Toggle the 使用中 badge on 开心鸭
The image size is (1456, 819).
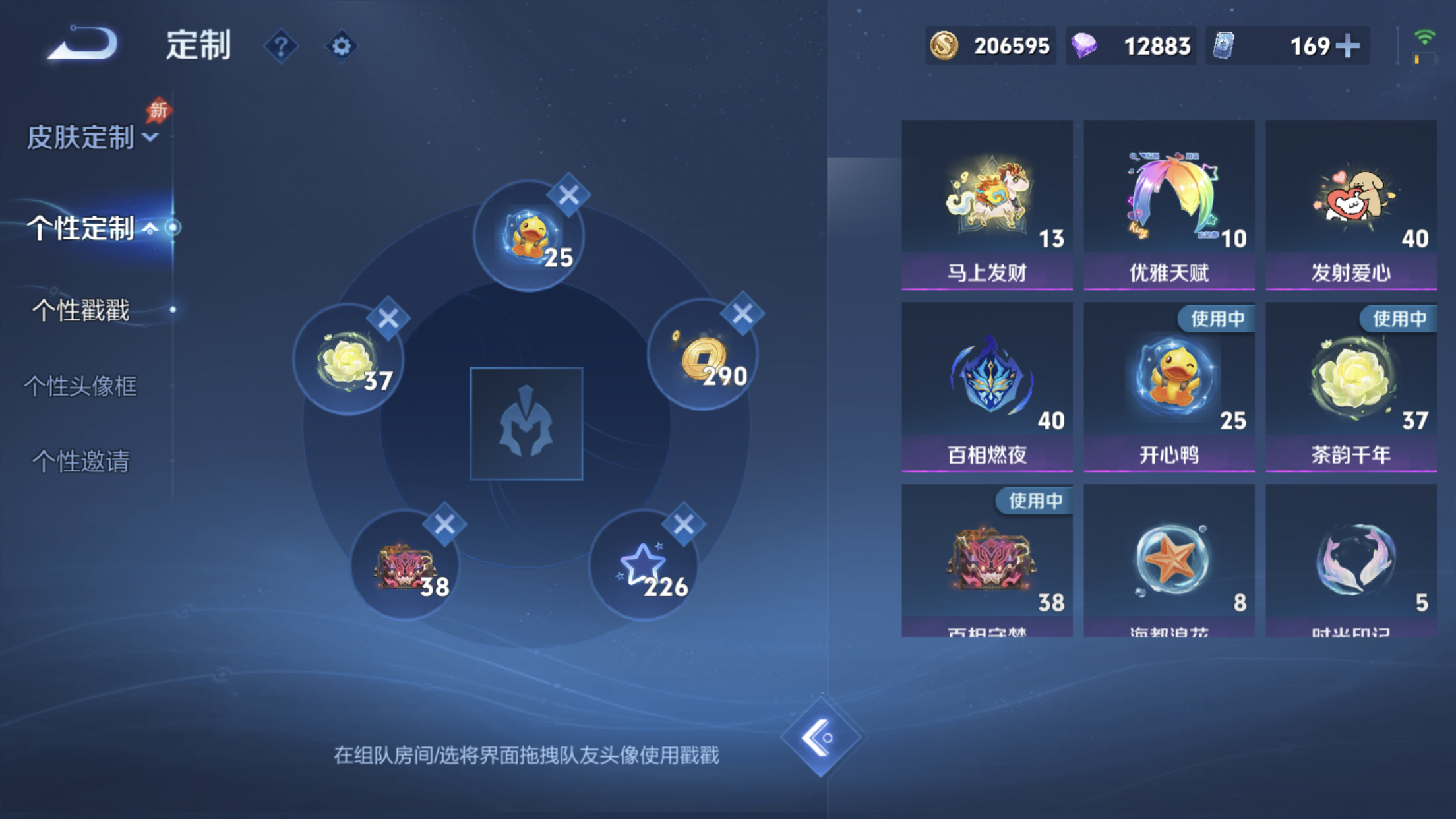(1217, 318)
